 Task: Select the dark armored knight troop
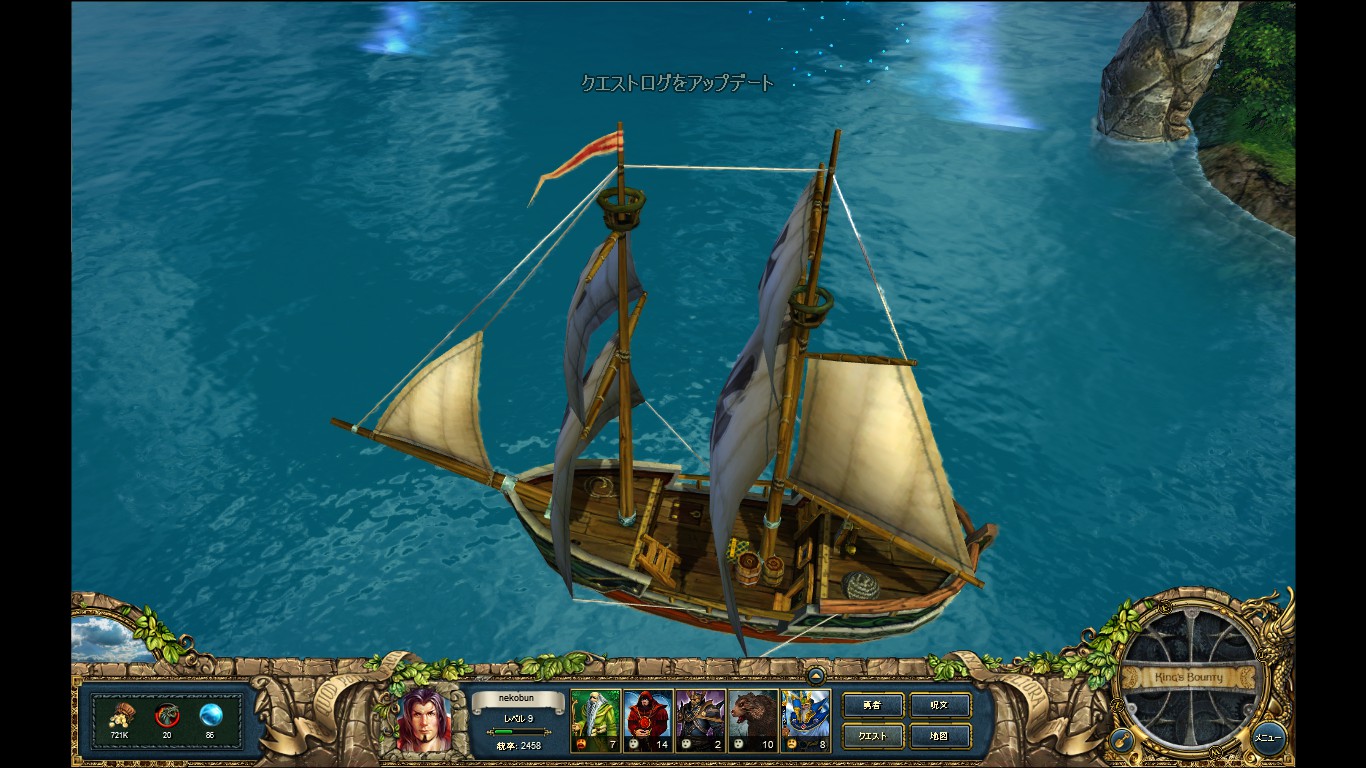(700, 720)
